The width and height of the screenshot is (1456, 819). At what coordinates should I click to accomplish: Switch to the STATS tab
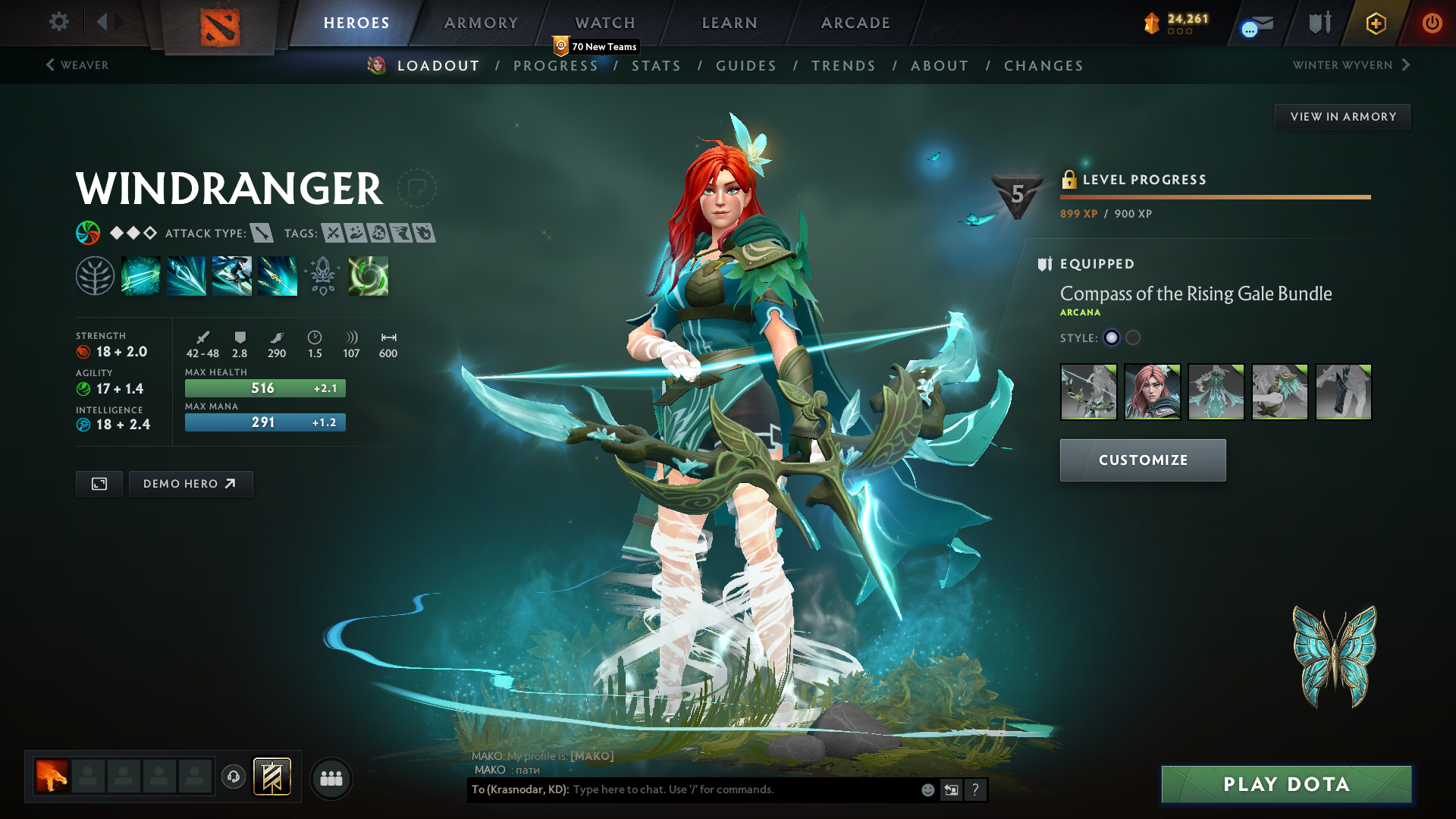pos(657,66)
